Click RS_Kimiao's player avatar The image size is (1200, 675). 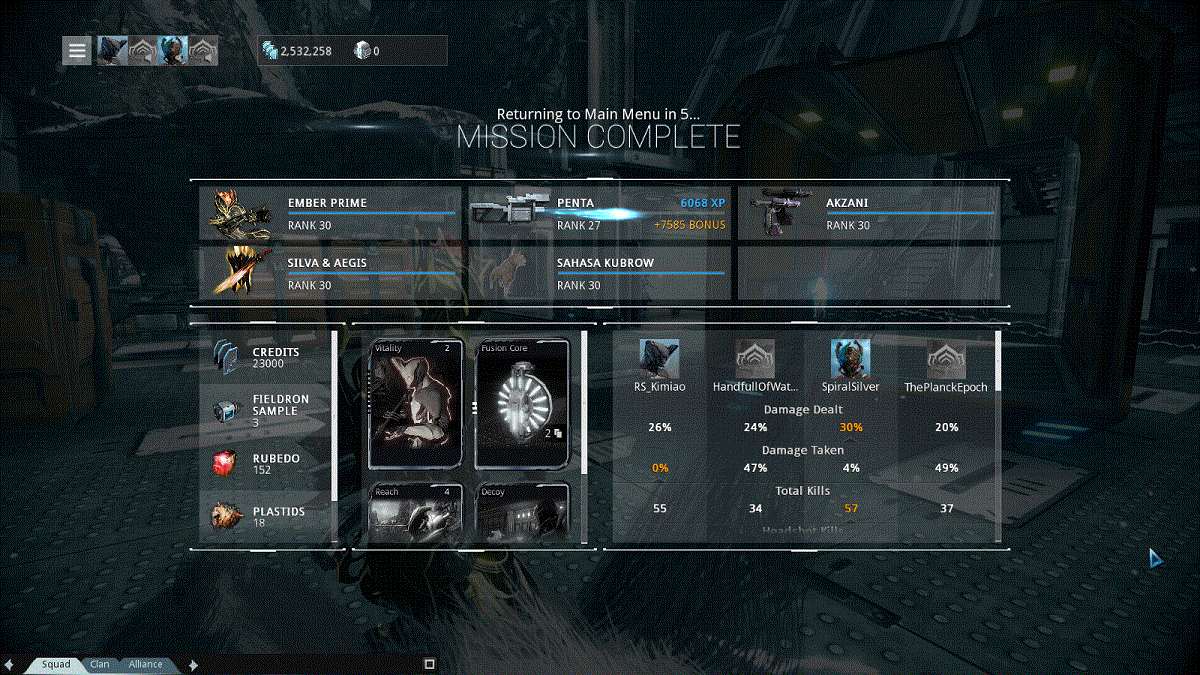click(659, 358)
